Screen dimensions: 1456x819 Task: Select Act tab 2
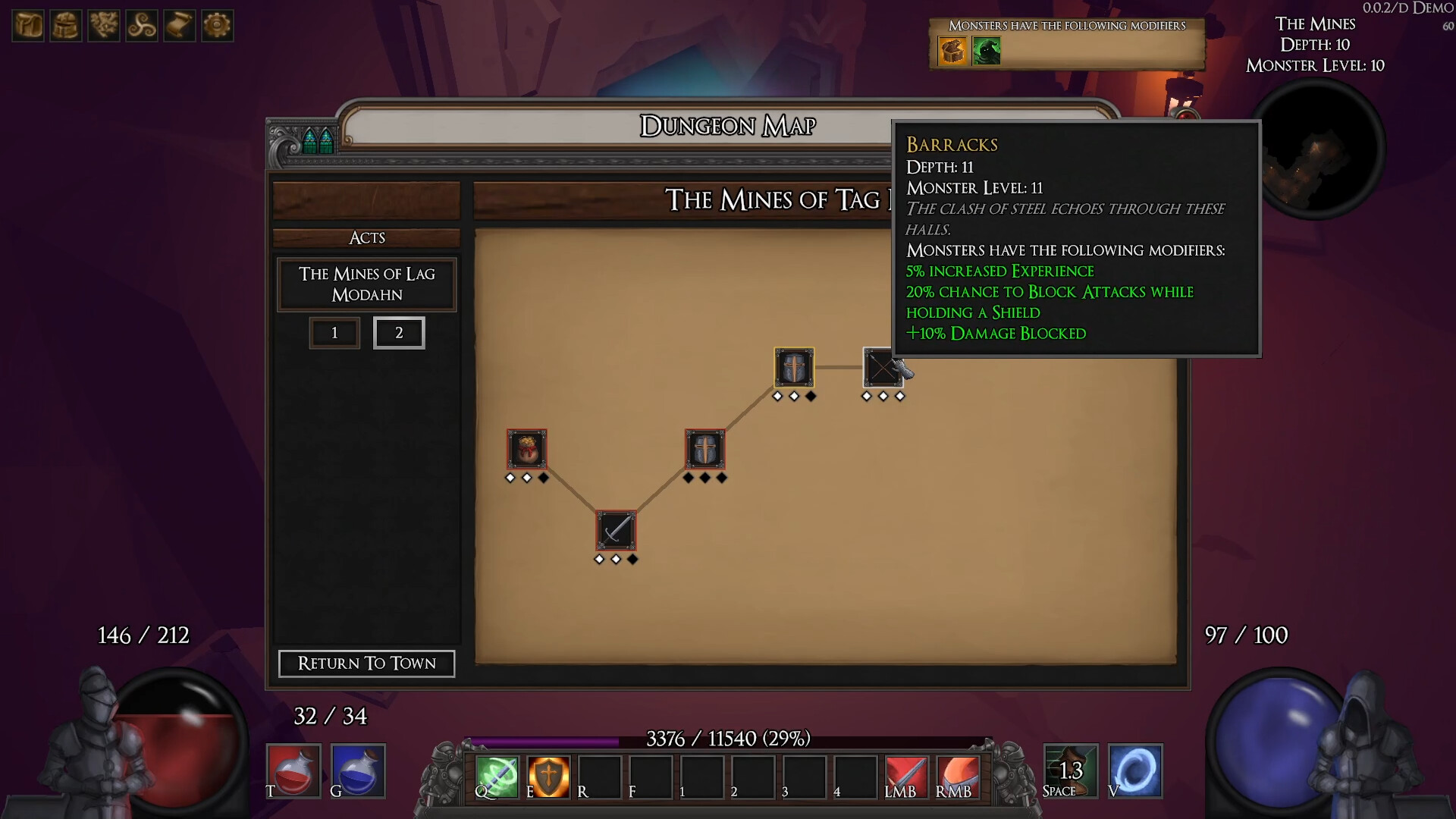[400, 332]
